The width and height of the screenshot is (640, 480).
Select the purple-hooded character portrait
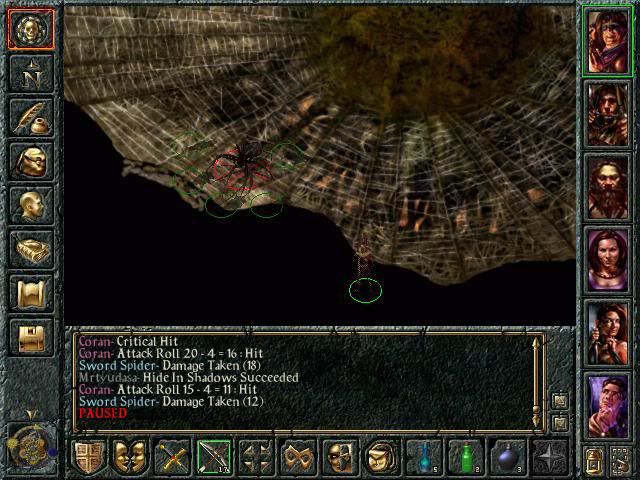(607, 42)
